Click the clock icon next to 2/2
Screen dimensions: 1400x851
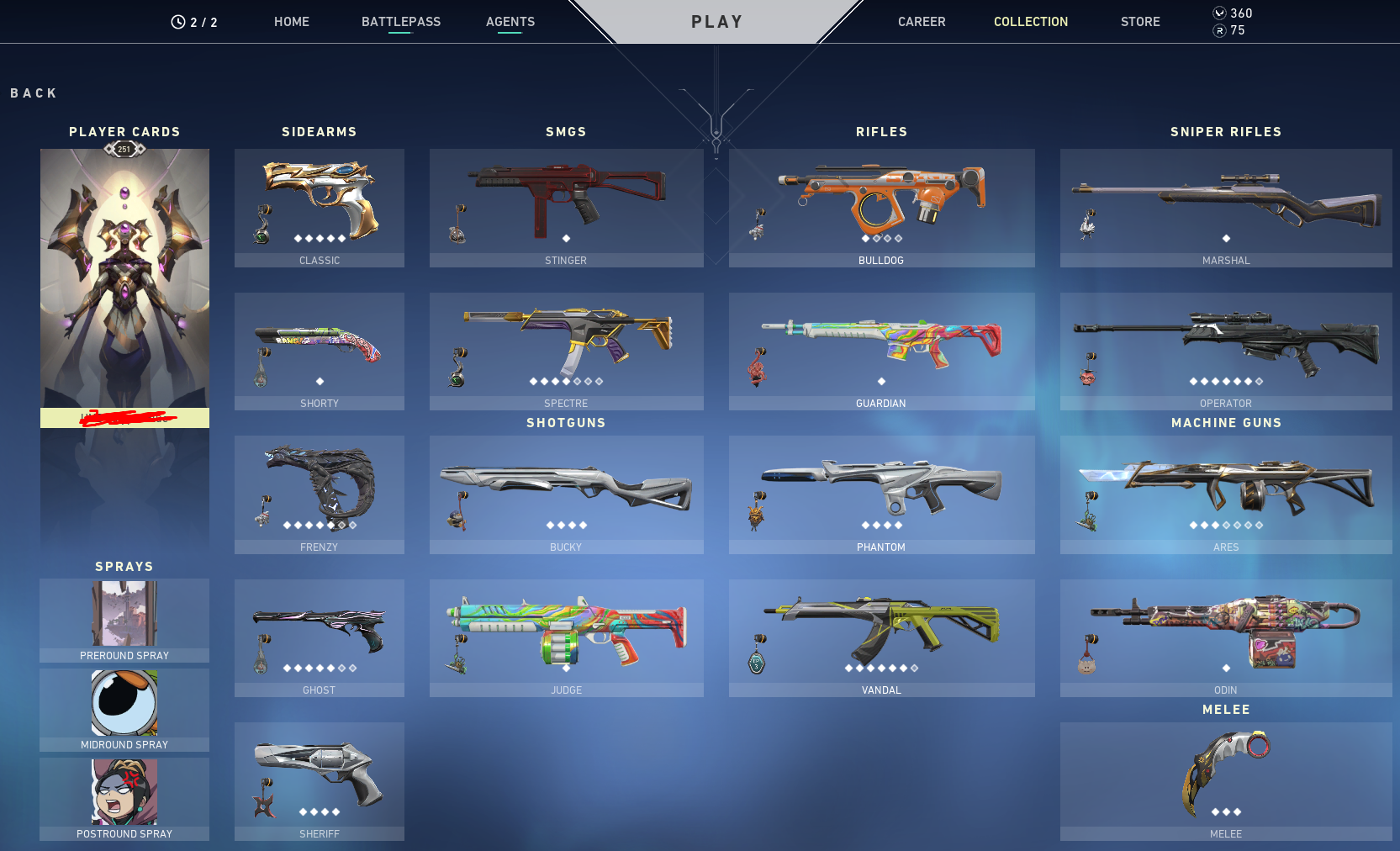point(177,22)
